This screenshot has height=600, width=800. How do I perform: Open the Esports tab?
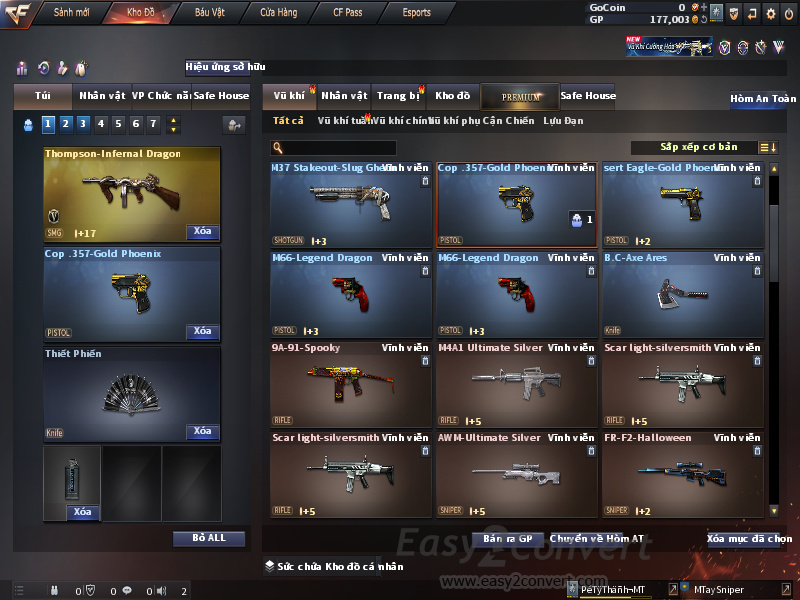pyautogui.click(x=416, y=13)
